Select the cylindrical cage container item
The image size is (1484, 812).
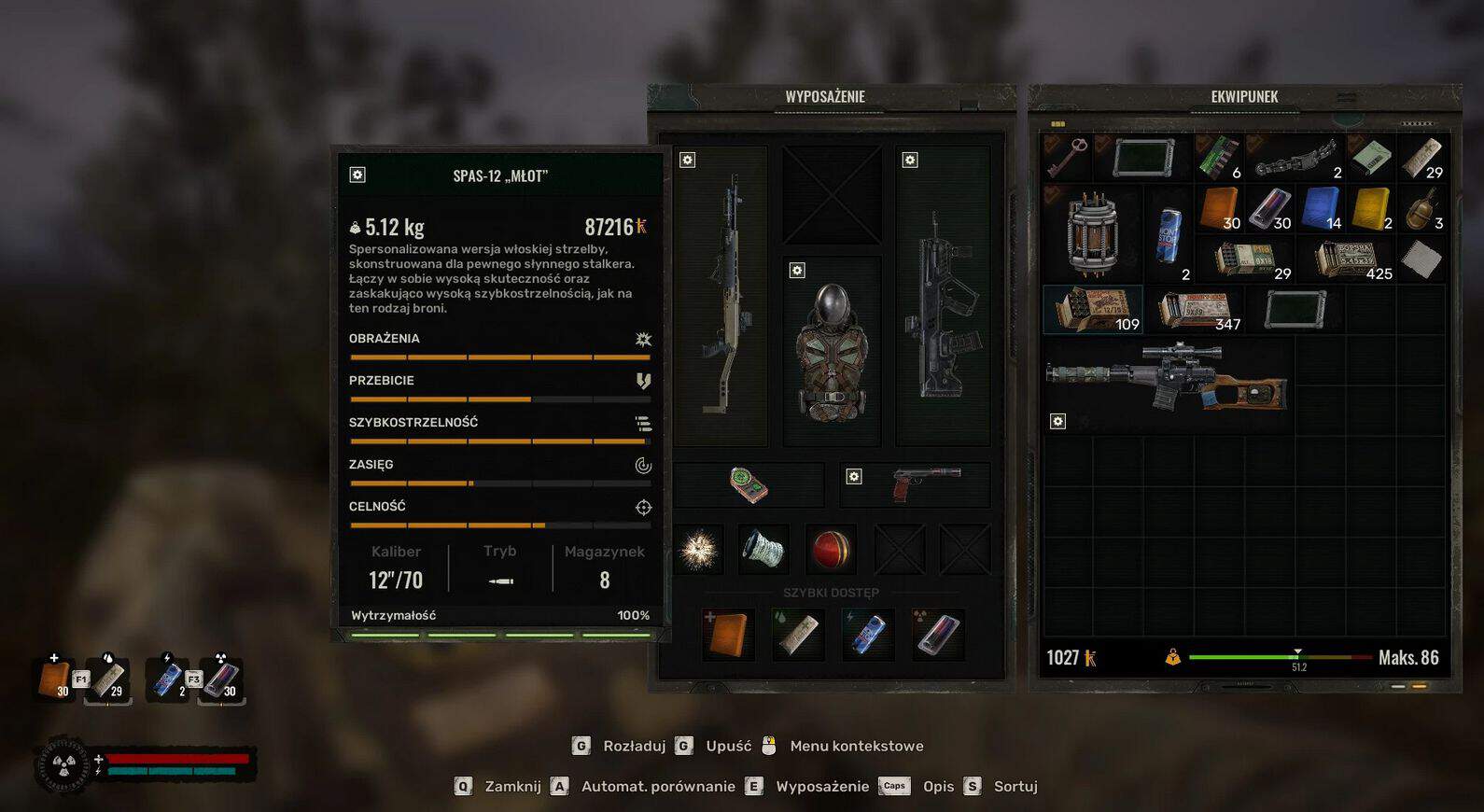1091,233
